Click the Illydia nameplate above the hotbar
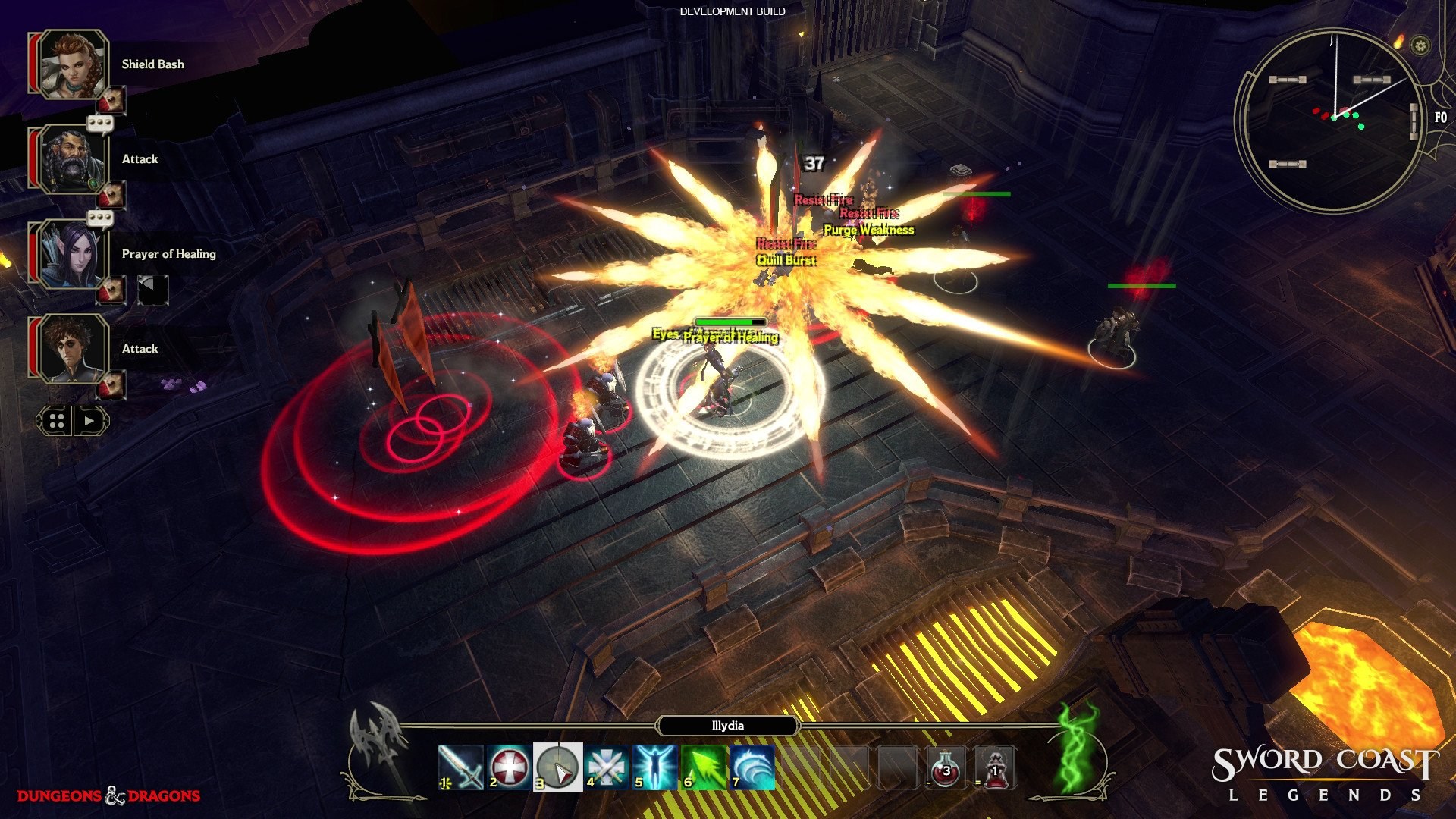 pyautogui.click(x=726, y=726)
